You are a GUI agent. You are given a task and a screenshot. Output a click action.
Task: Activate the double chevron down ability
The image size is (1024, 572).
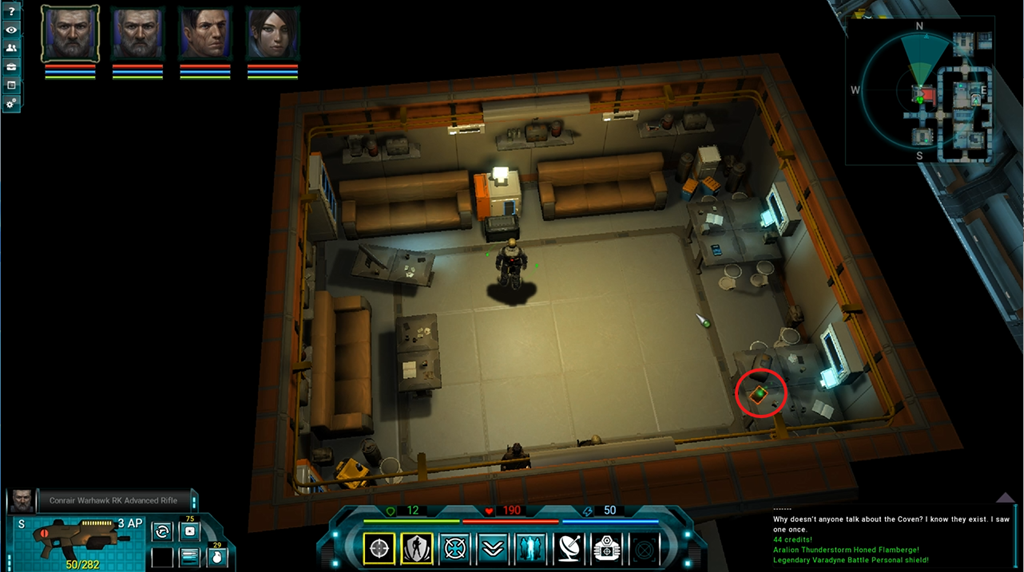(x=492, y=548)
